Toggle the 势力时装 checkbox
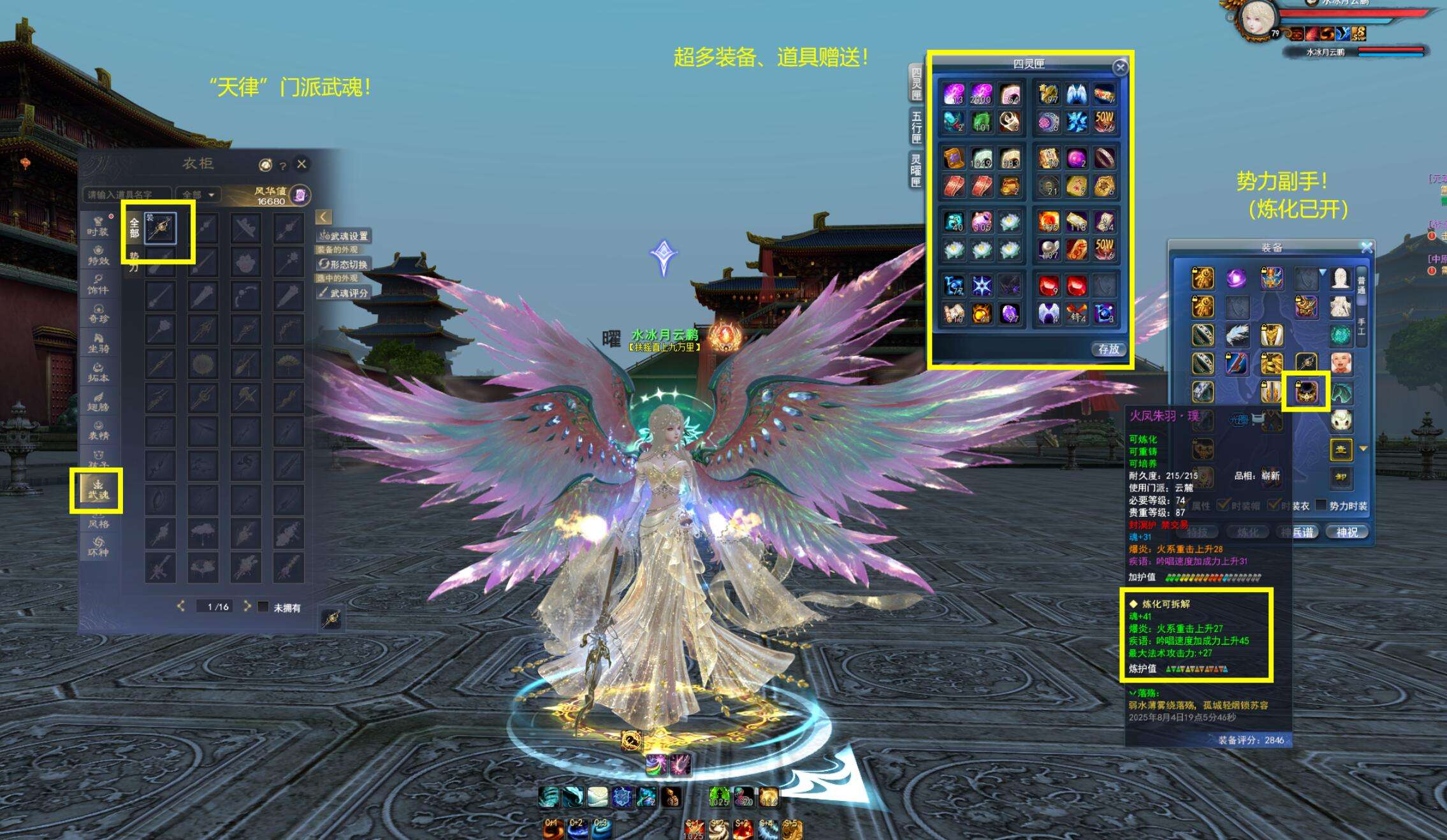 [1321, 505]
